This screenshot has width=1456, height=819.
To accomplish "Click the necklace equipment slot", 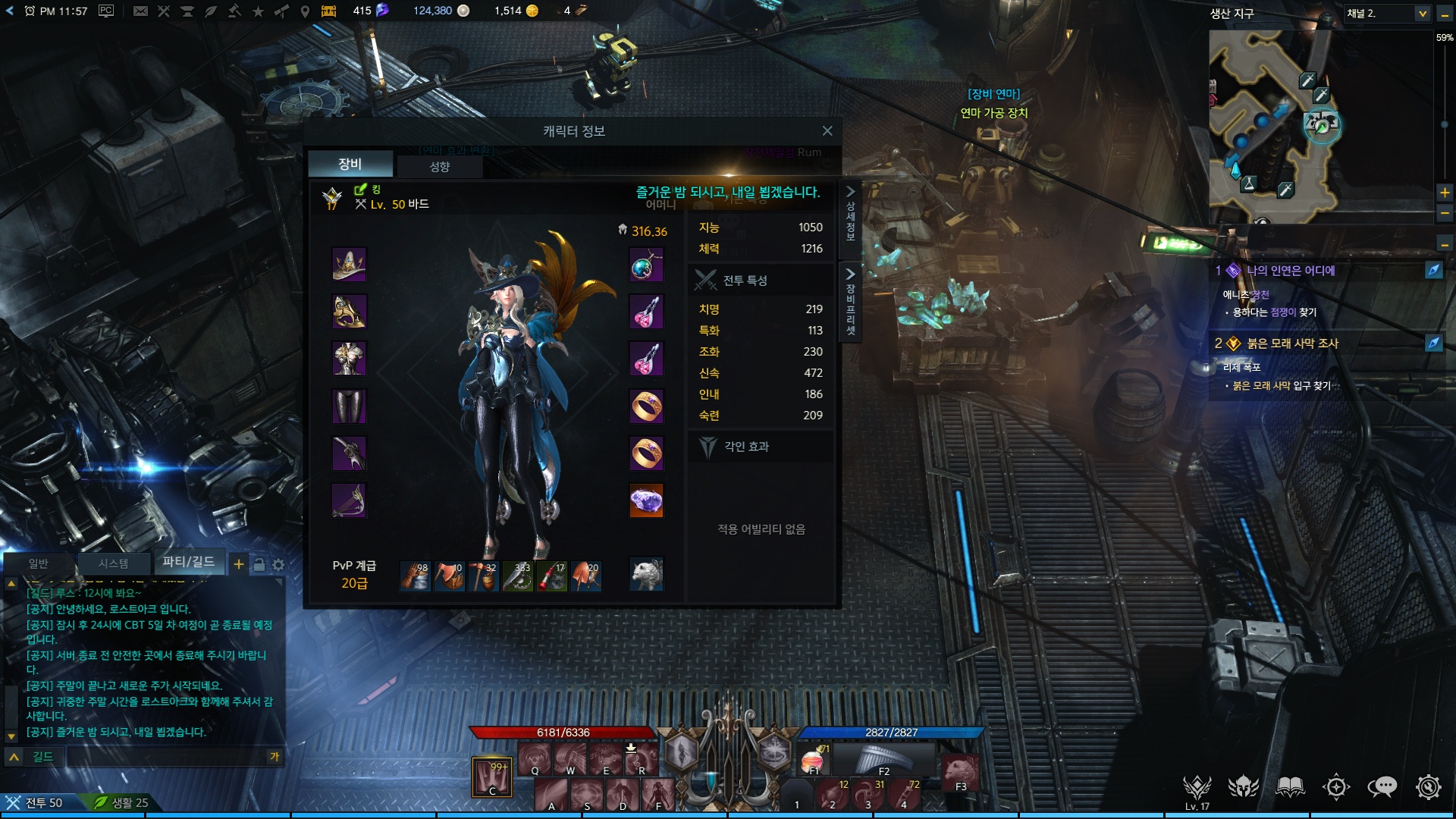I will 646,265.
